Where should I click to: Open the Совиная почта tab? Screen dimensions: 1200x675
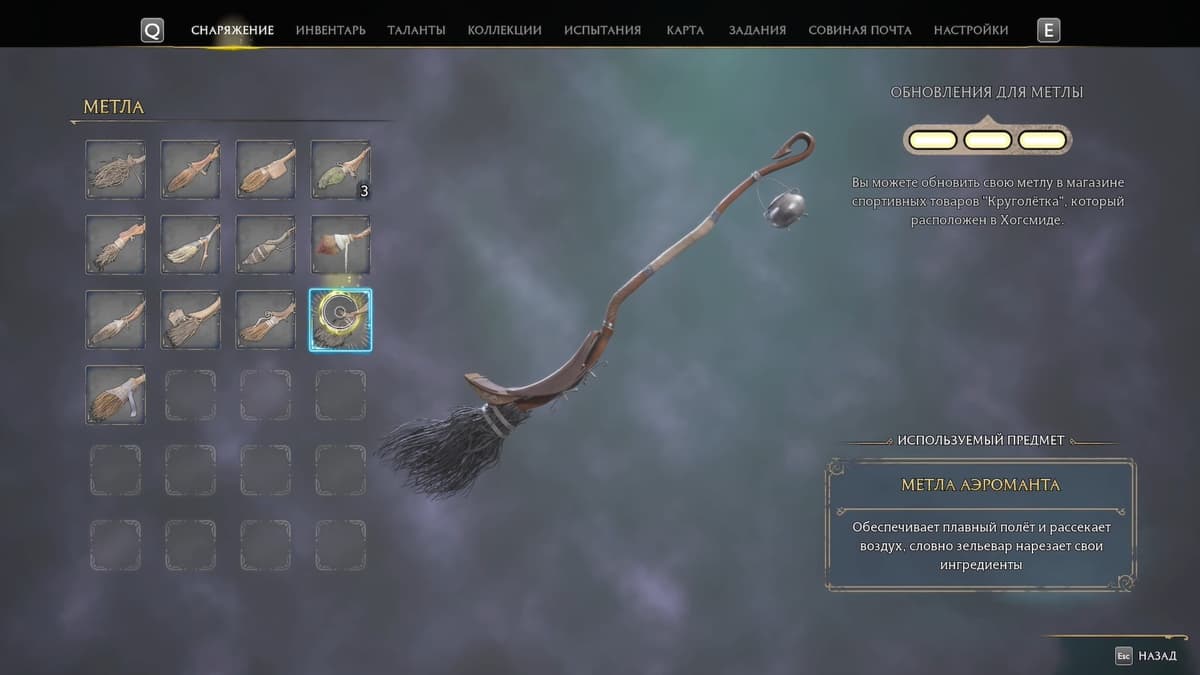tap(859, 30)
